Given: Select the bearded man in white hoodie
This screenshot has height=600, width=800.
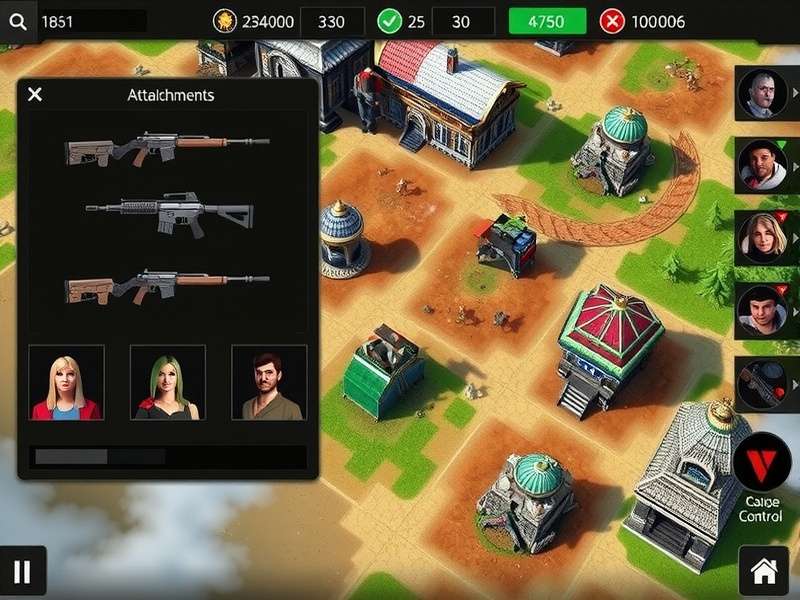Looking at the screenshot, I should tap(762, 164).
